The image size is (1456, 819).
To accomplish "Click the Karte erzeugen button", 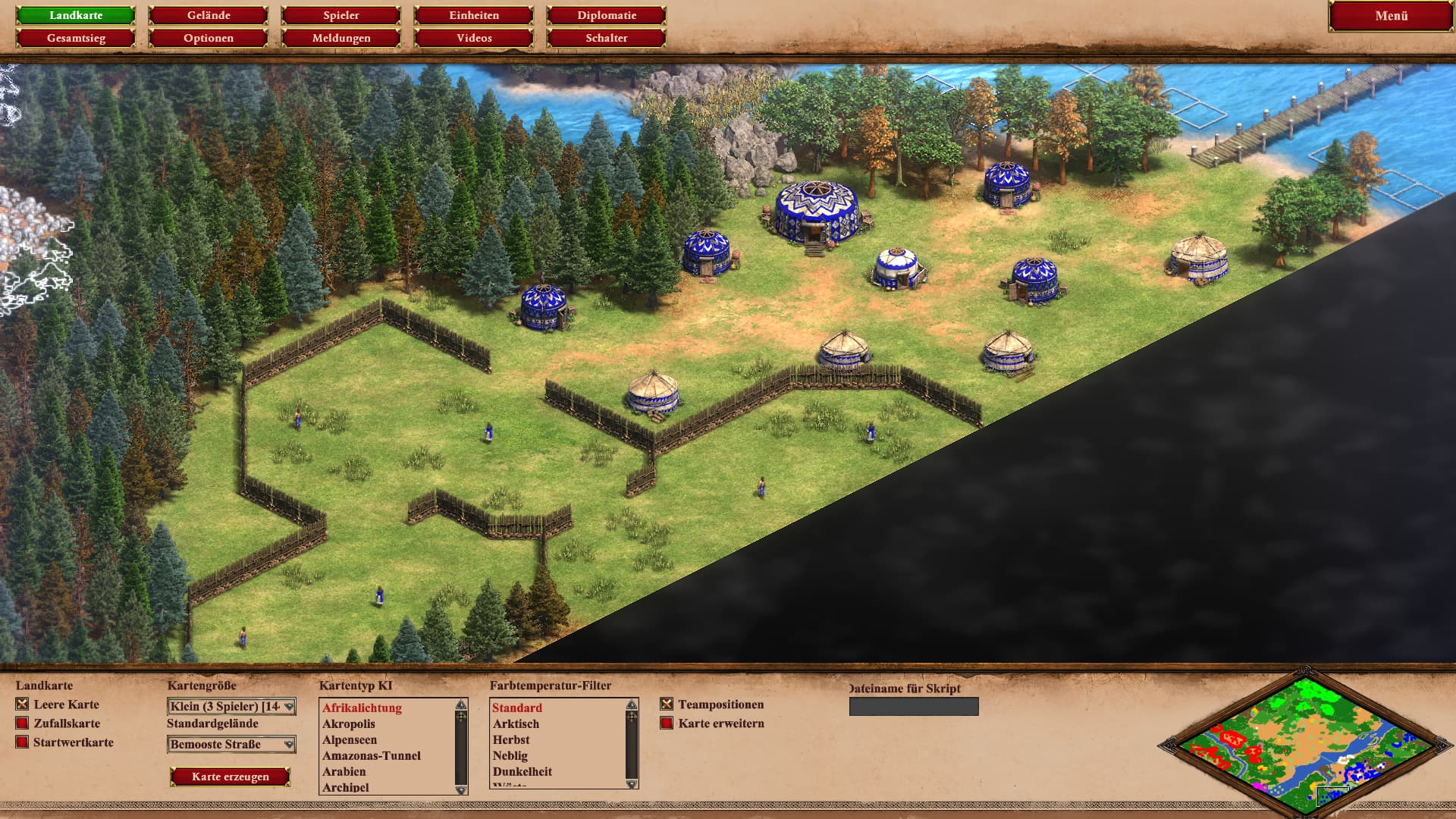I will [230, 777].
